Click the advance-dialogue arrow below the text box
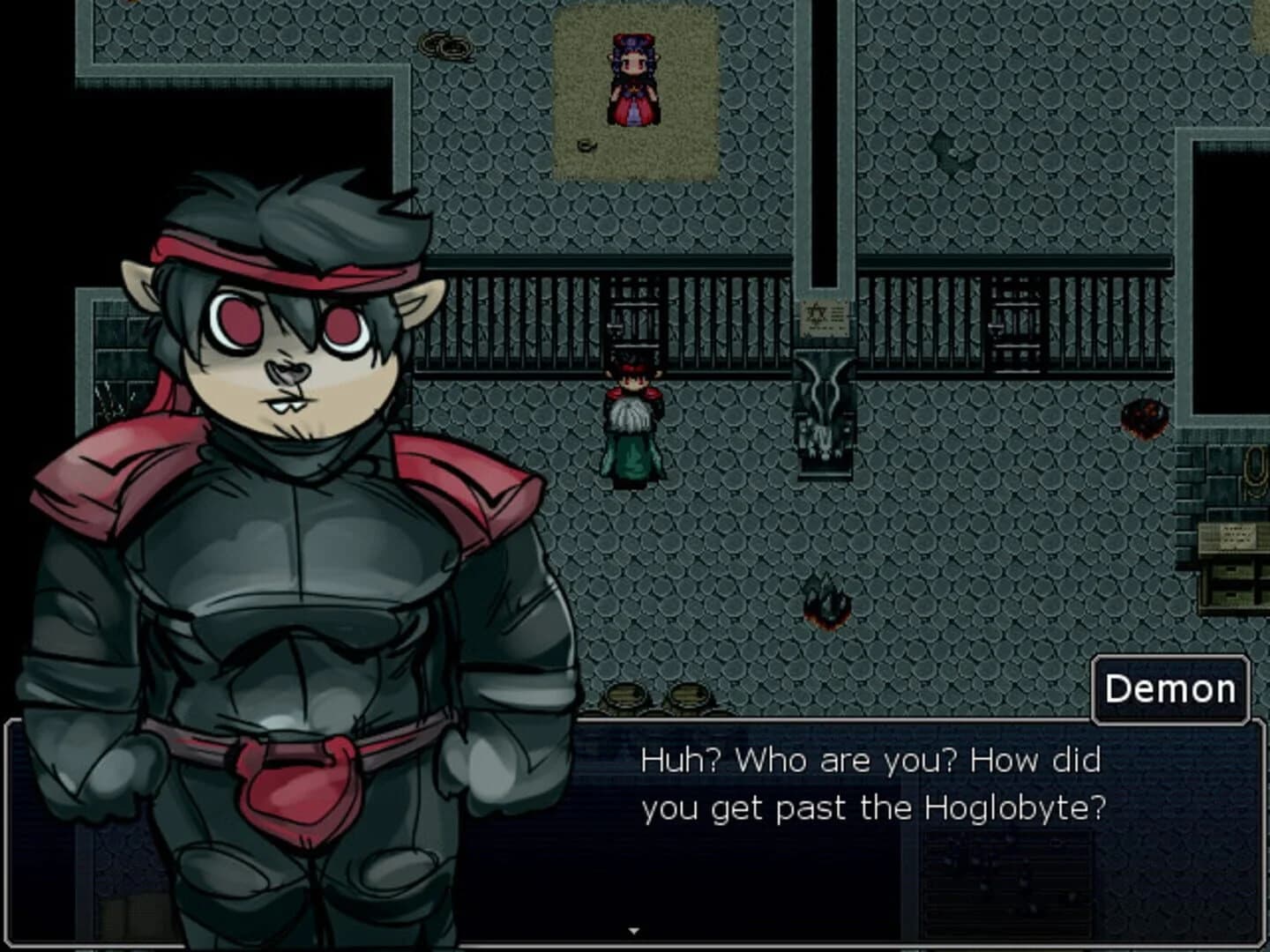This screenshot has width=1270, height=952. 635,928
